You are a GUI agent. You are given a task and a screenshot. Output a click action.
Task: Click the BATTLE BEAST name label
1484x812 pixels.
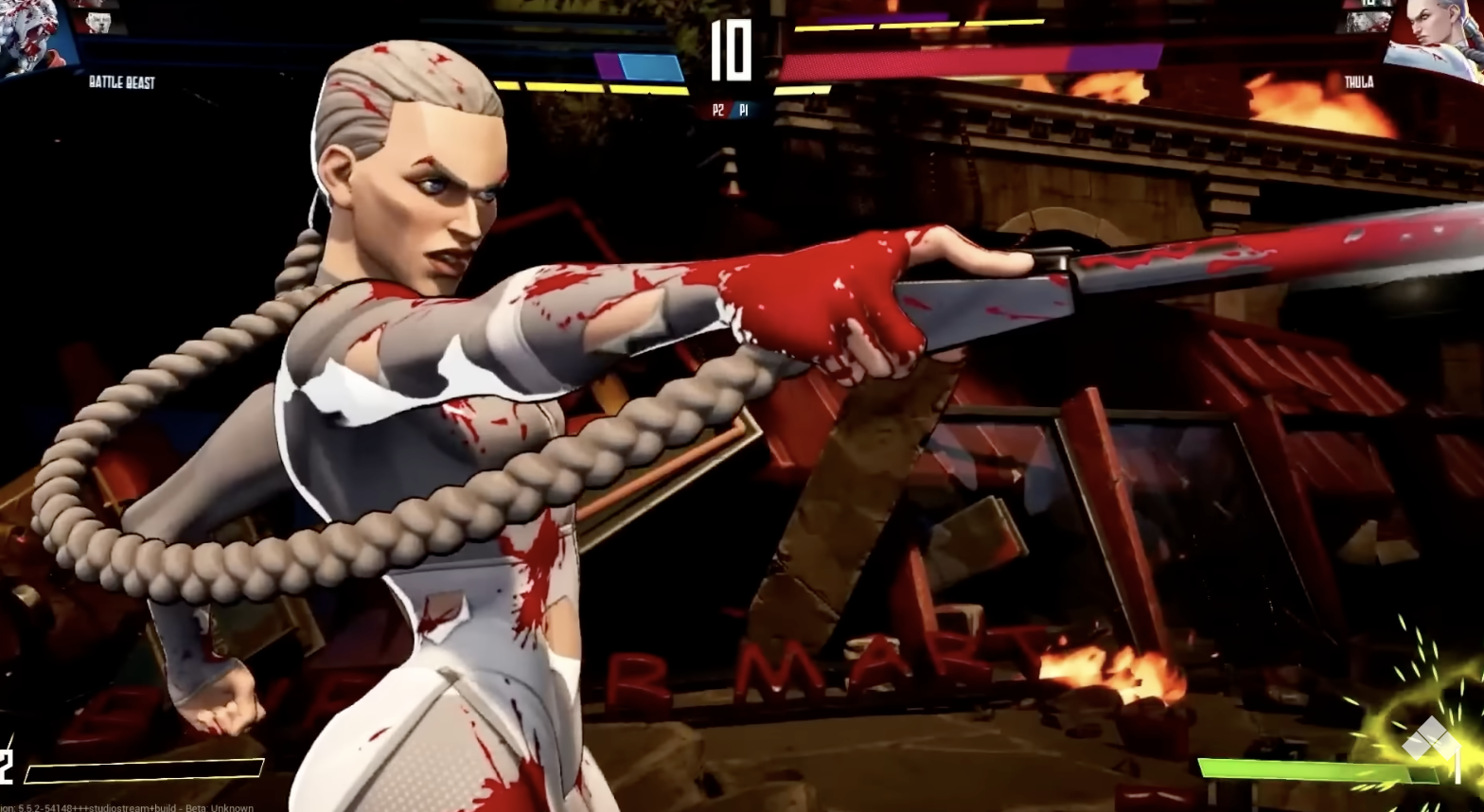(x=121, y=82)
